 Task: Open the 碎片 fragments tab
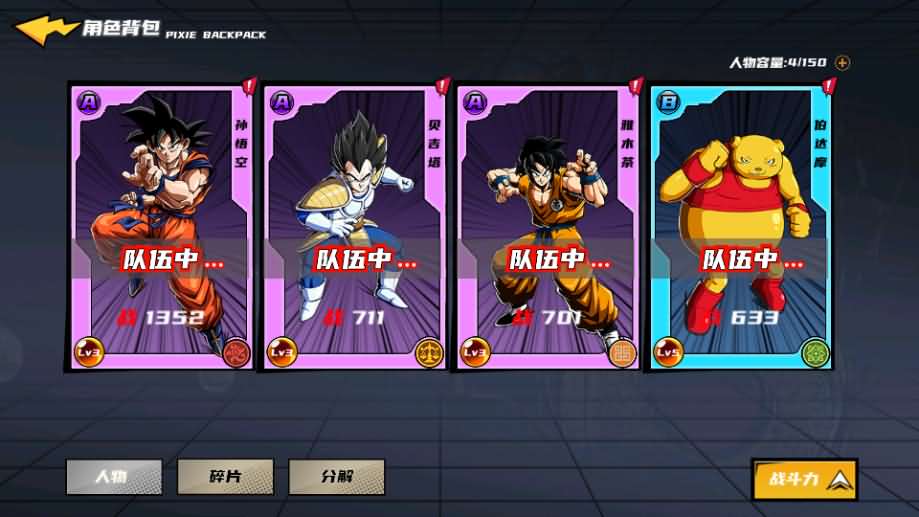tap(225, 476)
